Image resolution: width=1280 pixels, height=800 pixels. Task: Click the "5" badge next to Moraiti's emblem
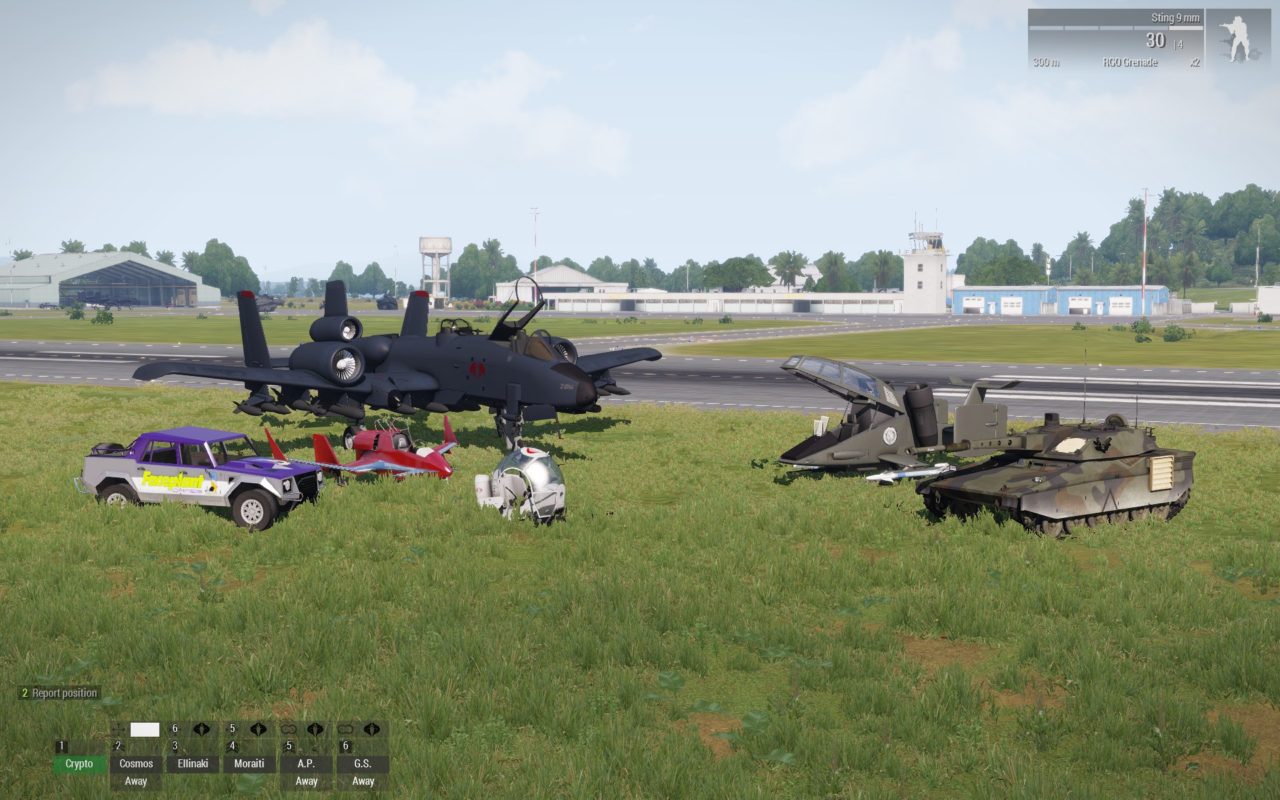tap(232, 728)
